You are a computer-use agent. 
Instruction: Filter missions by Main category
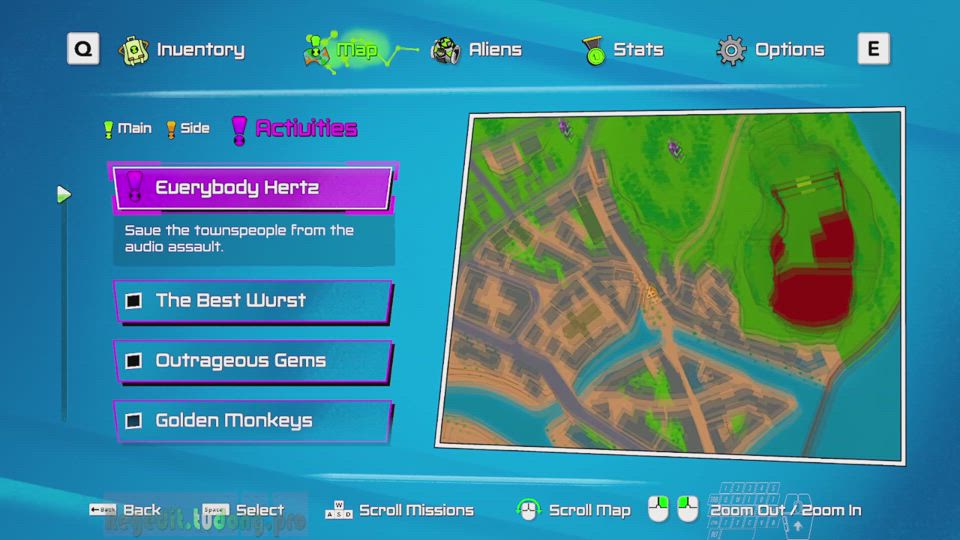127,128
